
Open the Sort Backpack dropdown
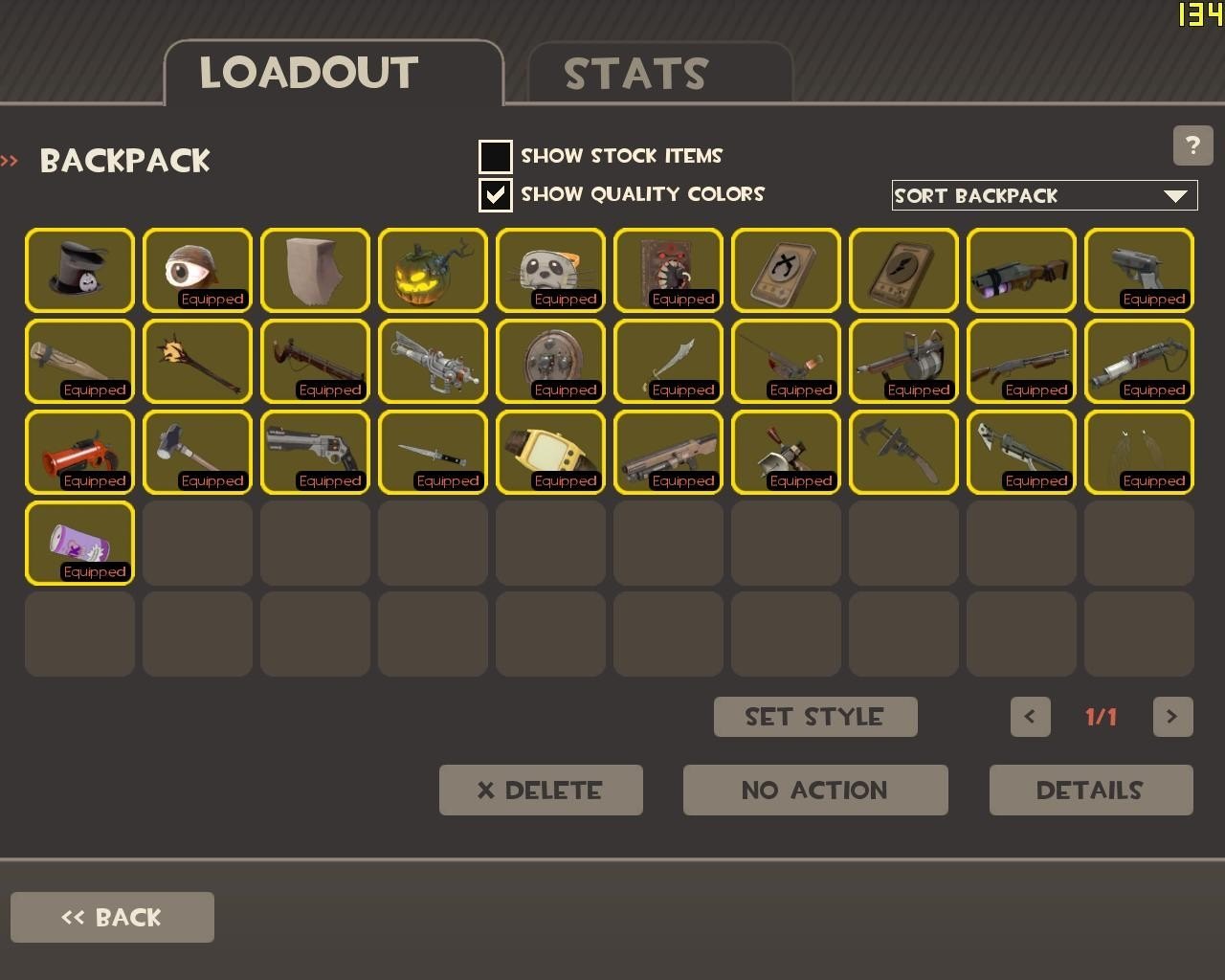click(x=1044, y=195)
